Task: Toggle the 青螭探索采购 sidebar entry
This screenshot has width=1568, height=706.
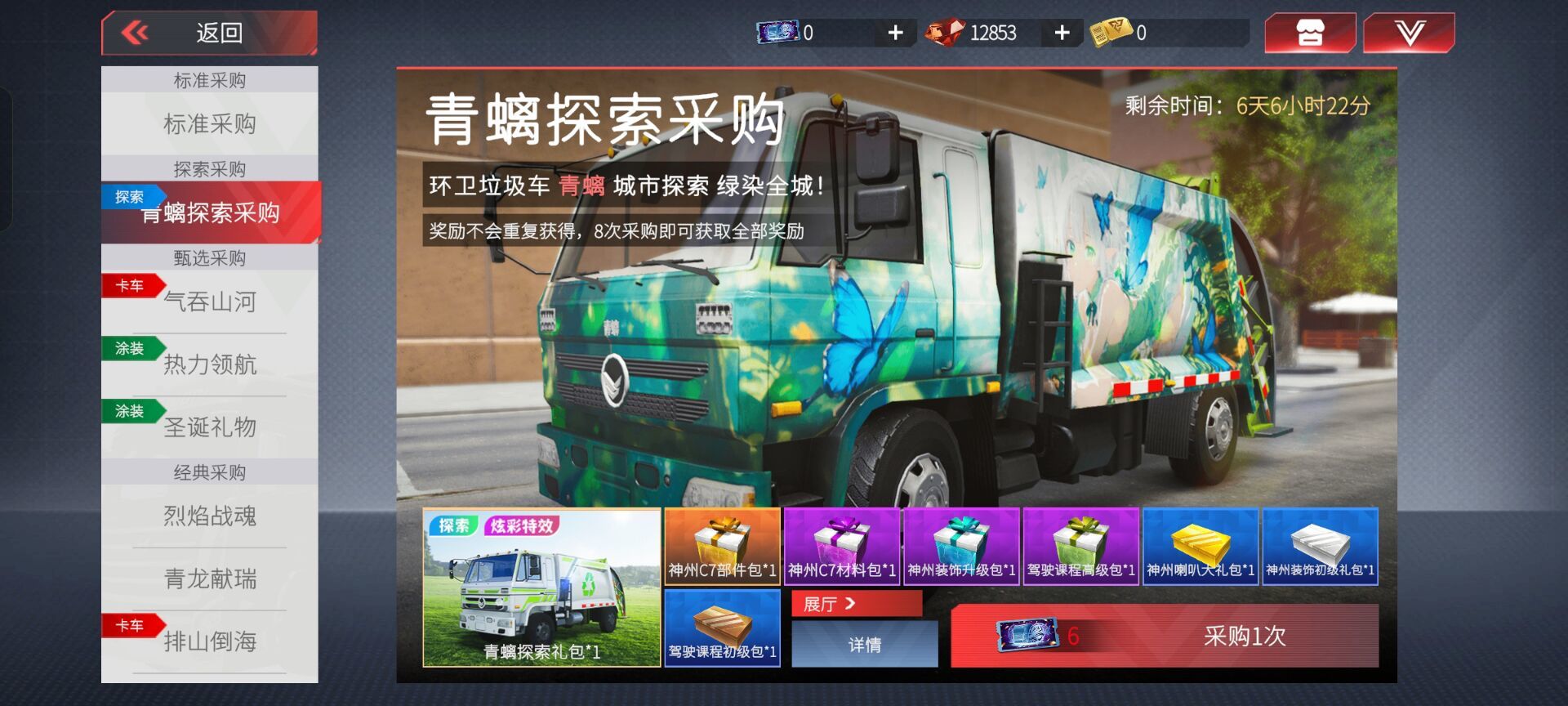Action: click(209, 214)
